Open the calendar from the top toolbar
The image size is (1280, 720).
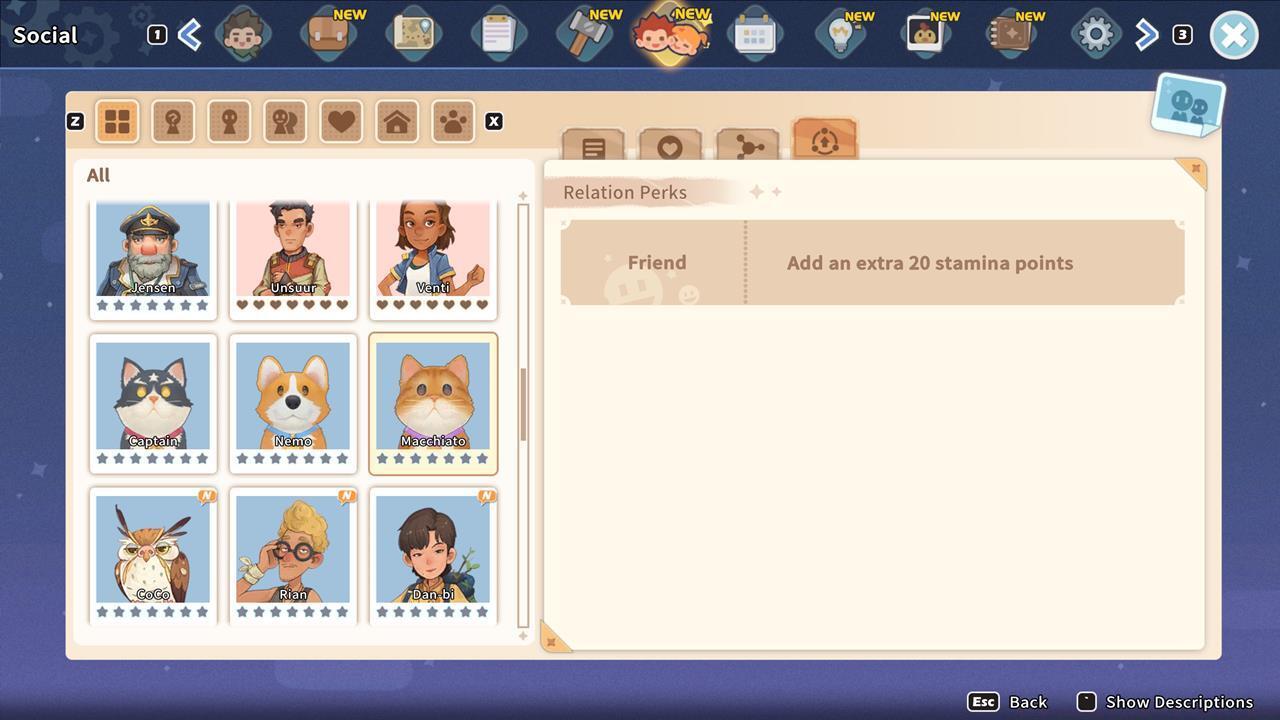point(755,33)
